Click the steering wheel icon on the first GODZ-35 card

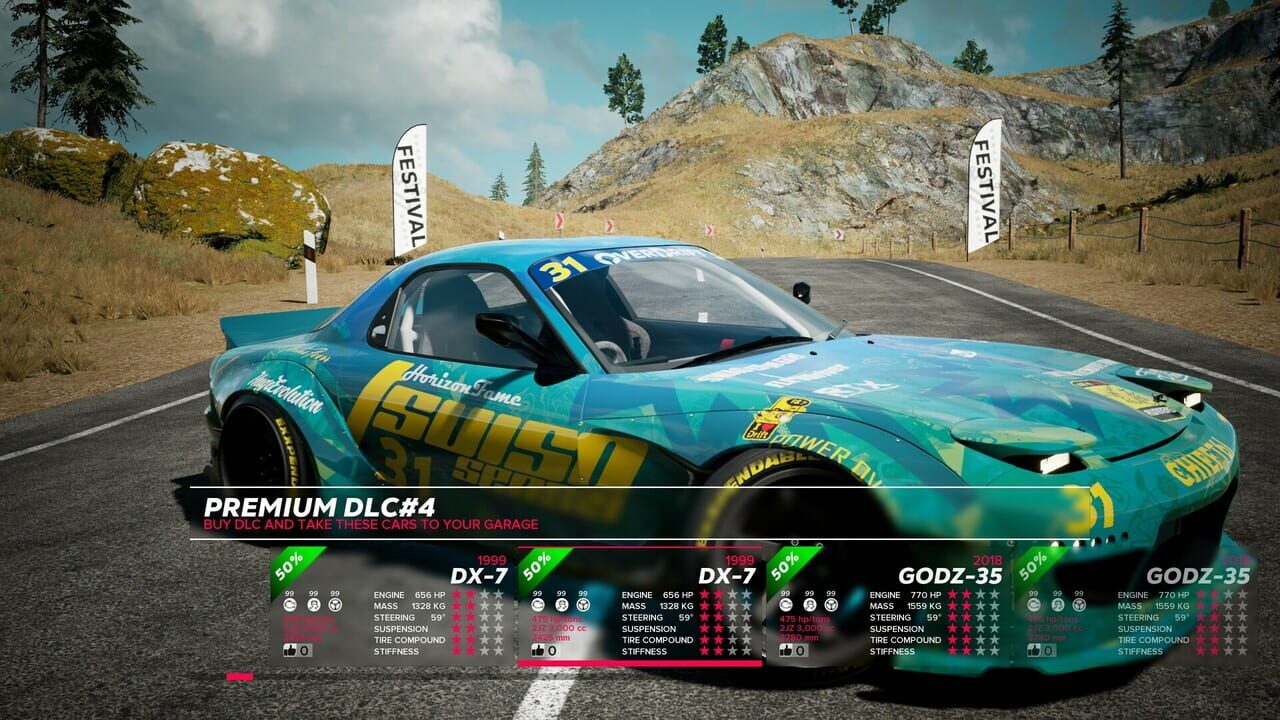coord(830,605)
